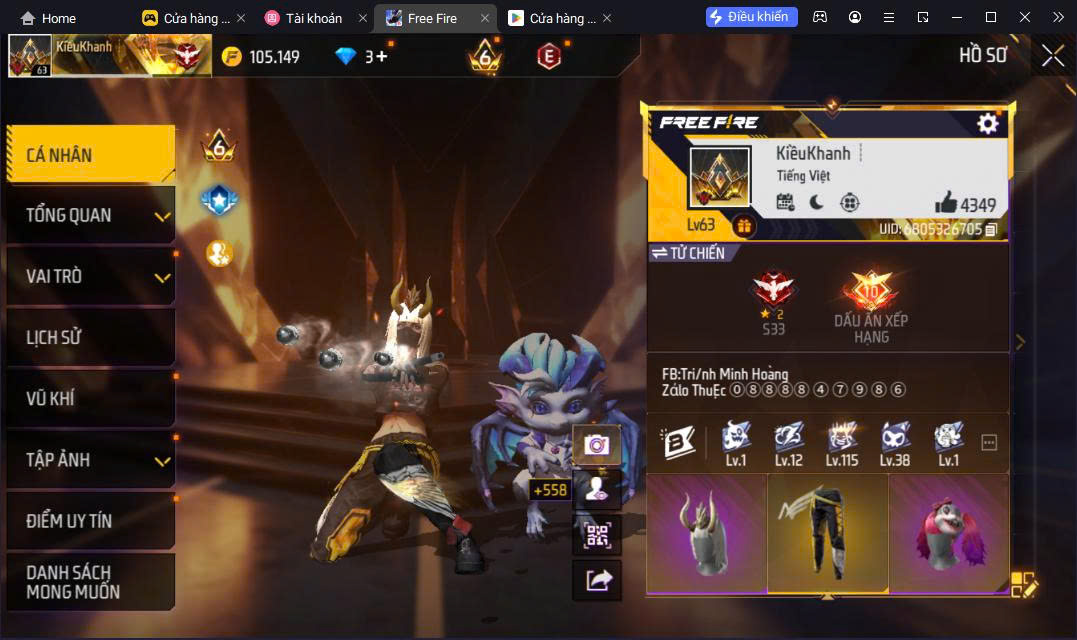
Task: Click the camera photo button
Action: point(597,445)
